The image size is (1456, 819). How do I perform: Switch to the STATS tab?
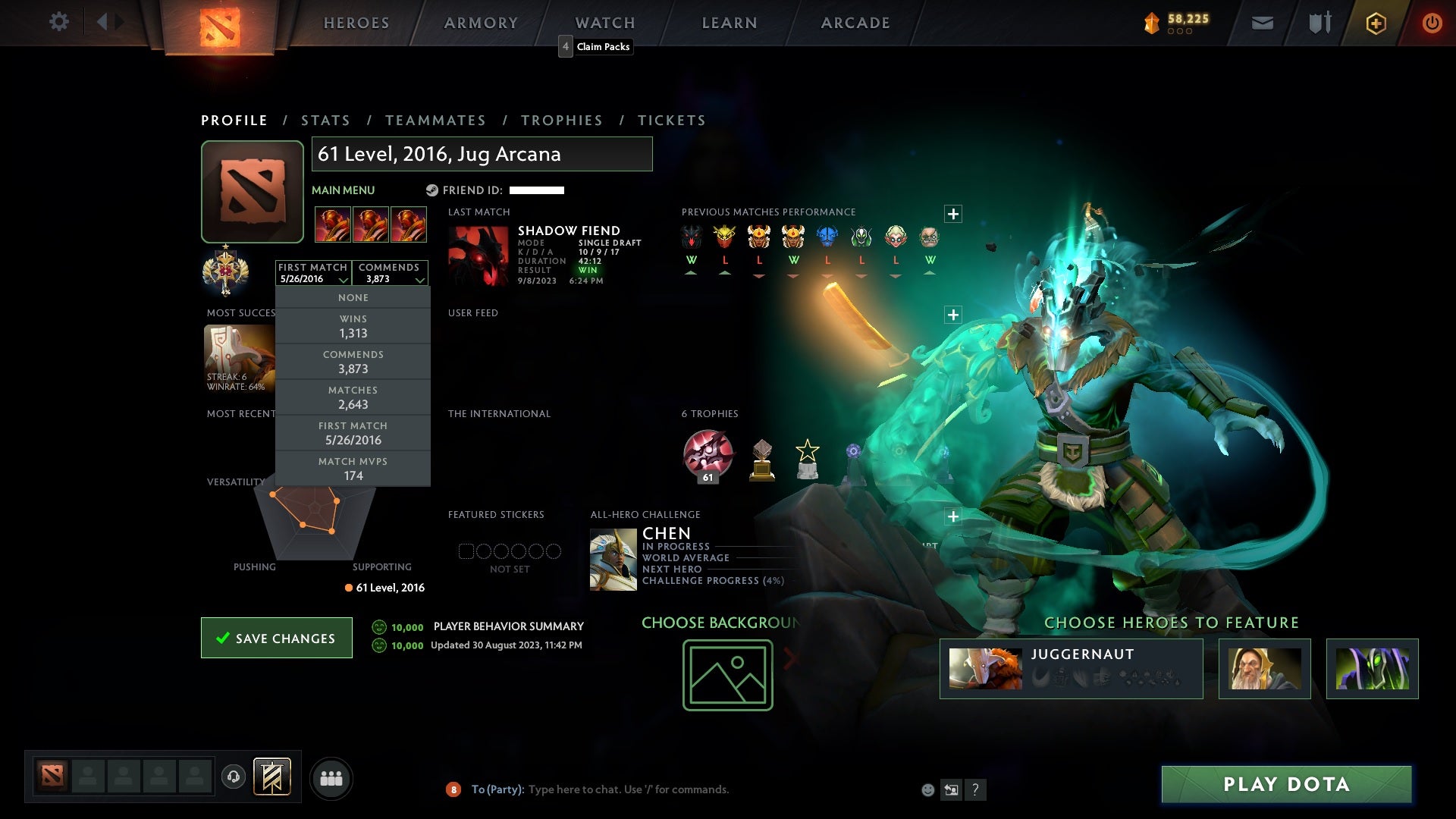(x=325, y=120)
